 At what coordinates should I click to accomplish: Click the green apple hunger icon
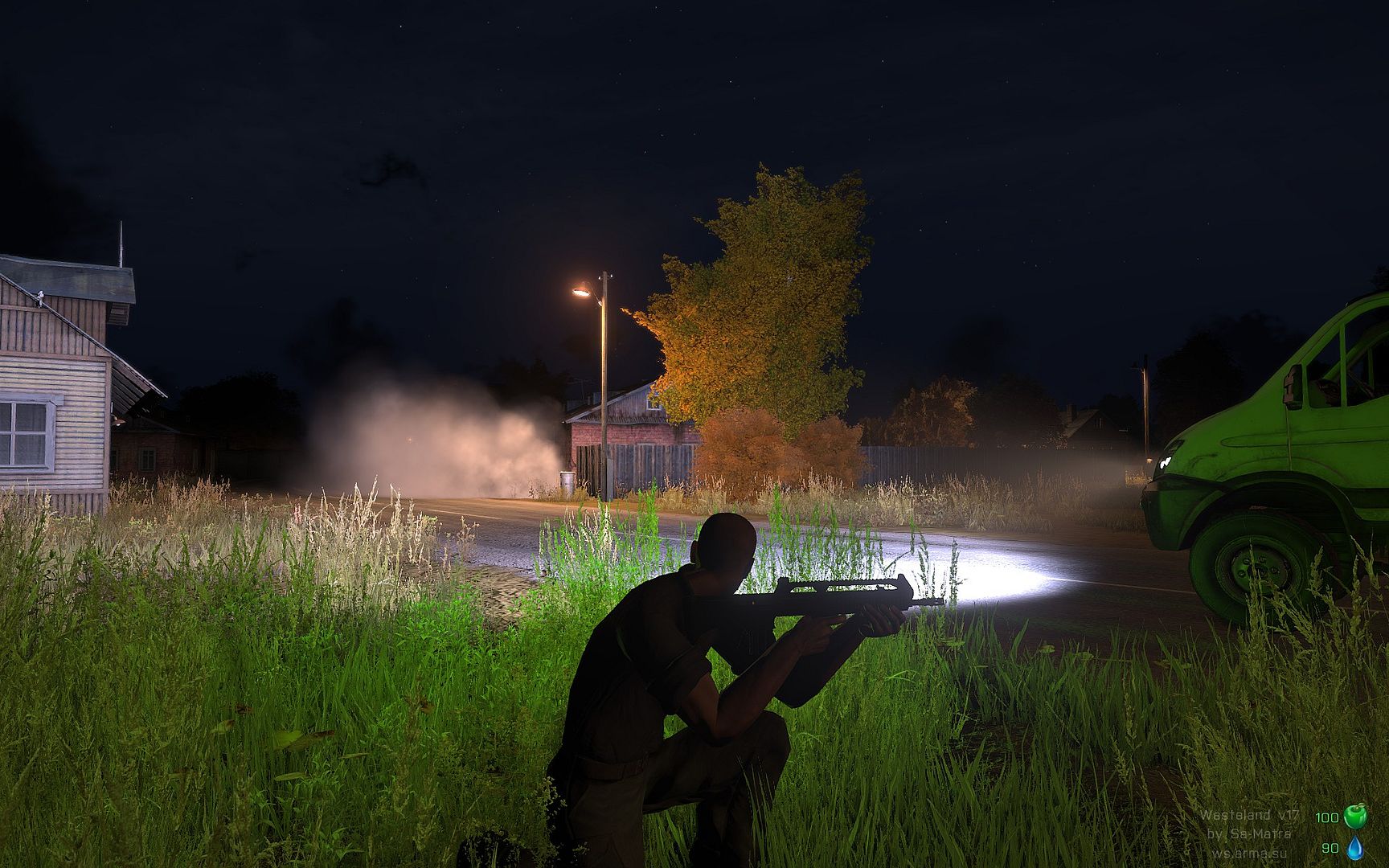pyautogui.click(x=1355, y=816)
